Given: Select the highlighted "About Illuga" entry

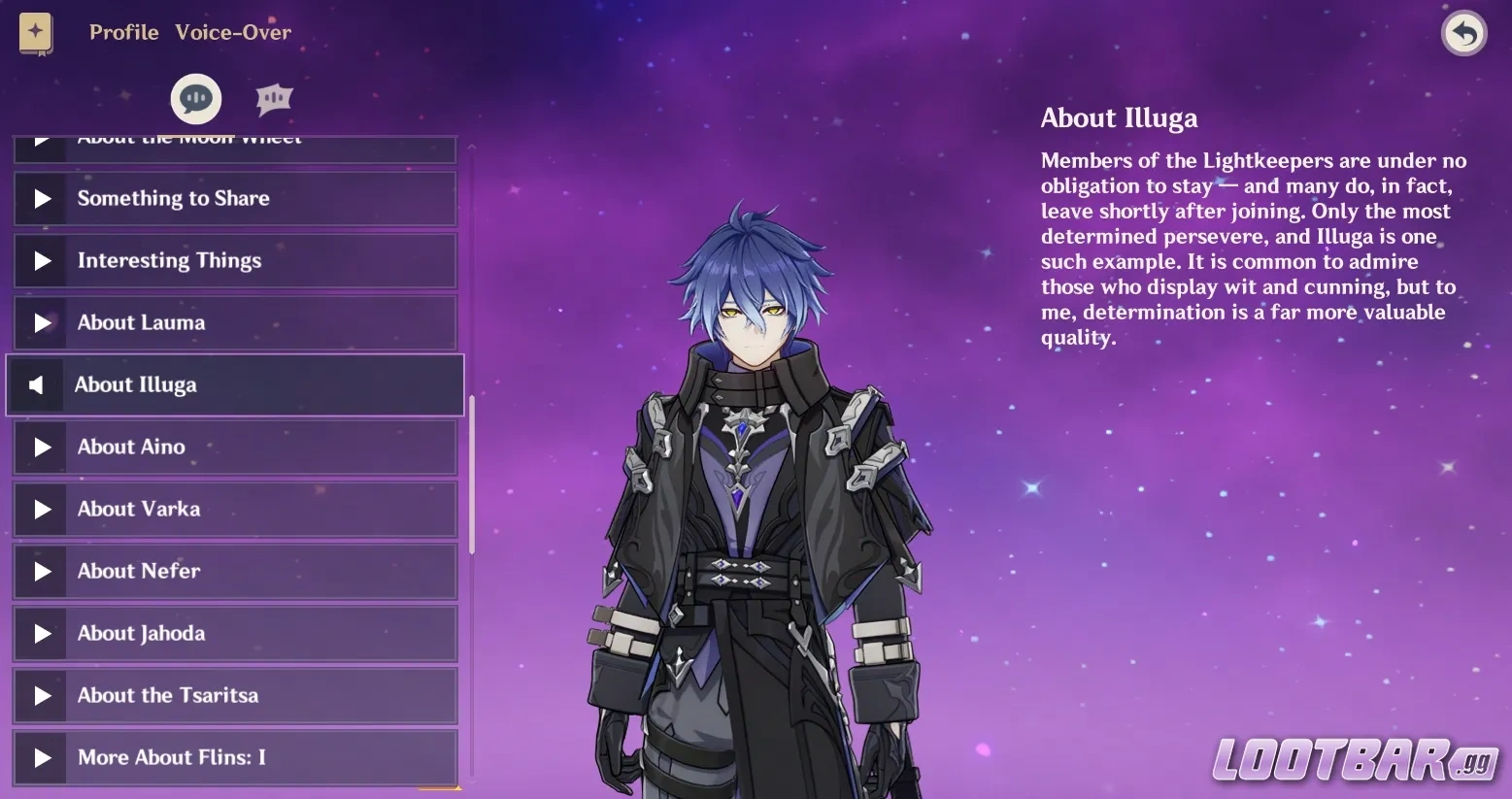Looking at the screenshot, I should click(234, 384).
